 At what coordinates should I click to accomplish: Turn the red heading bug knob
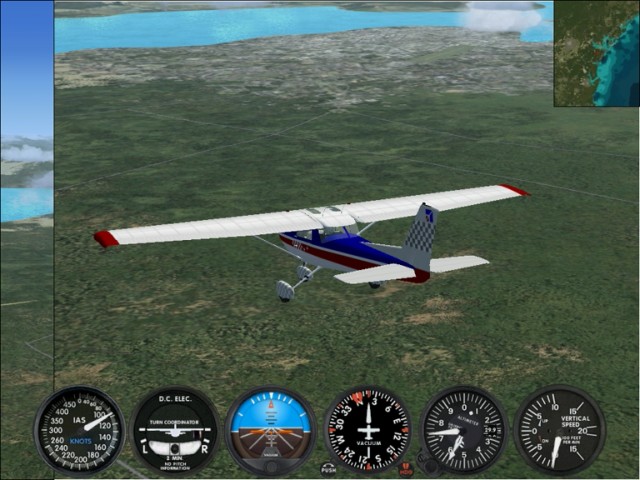pyautogui.click(x=405, y=468)
